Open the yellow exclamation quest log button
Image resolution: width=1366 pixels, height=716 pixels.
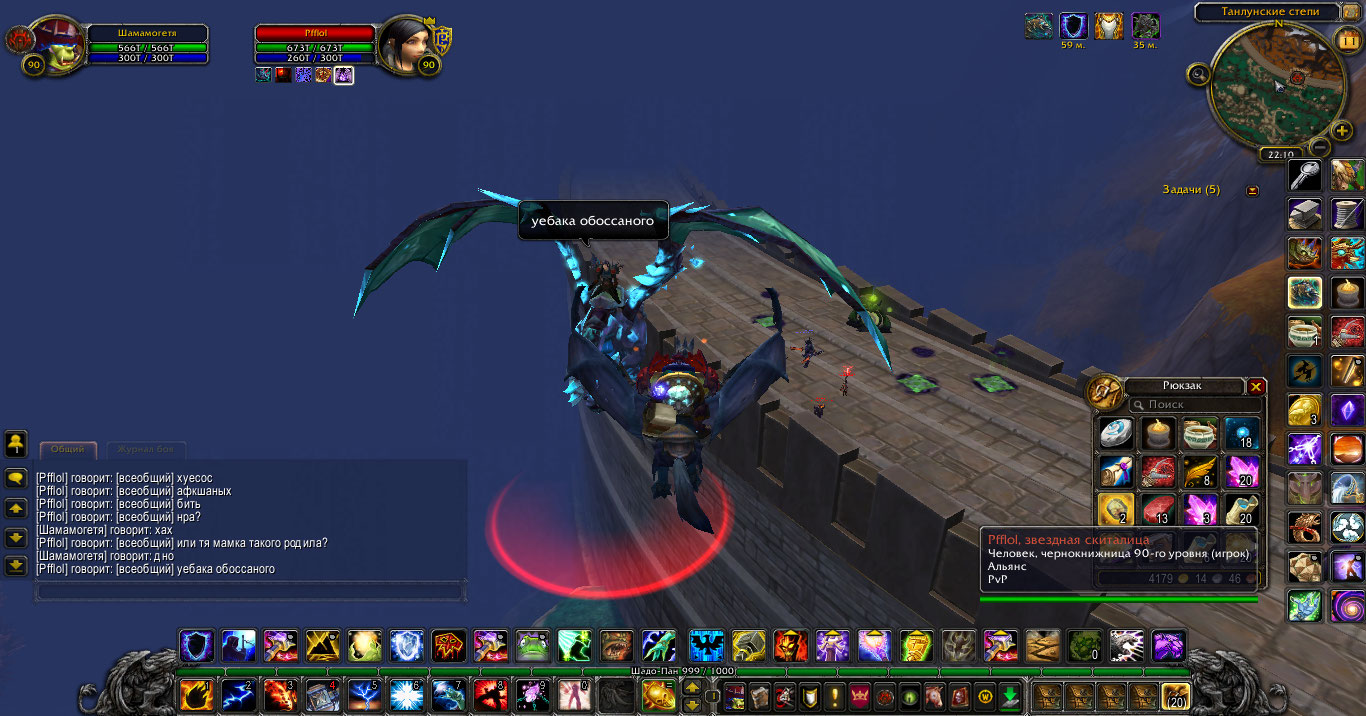coord(835,696)
